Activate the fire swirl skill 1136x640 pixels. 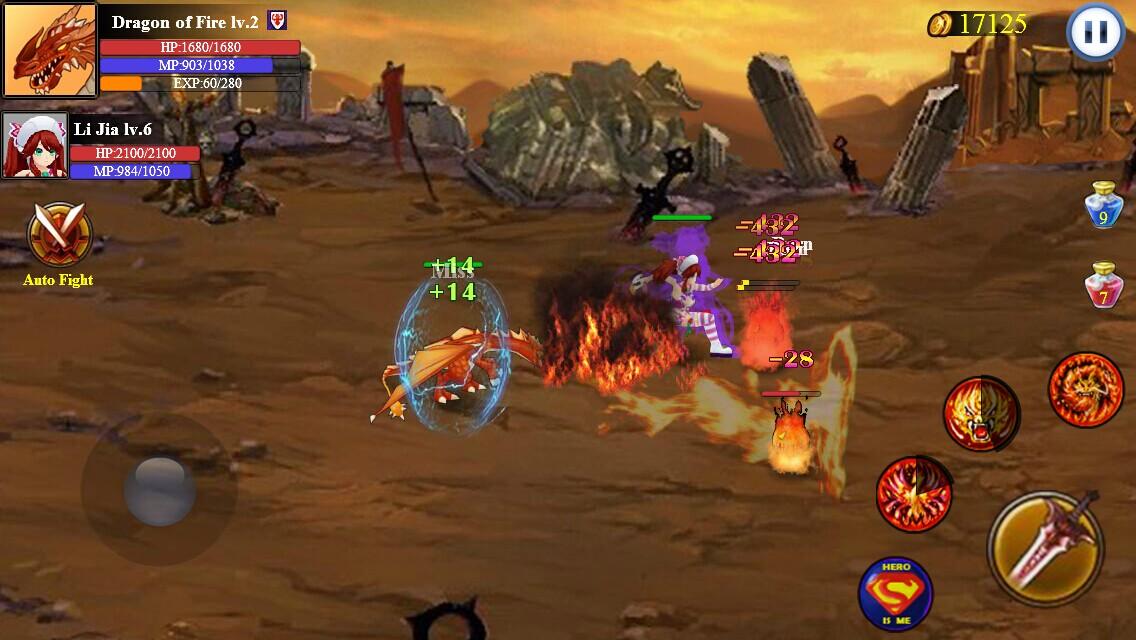pos(912,493)
